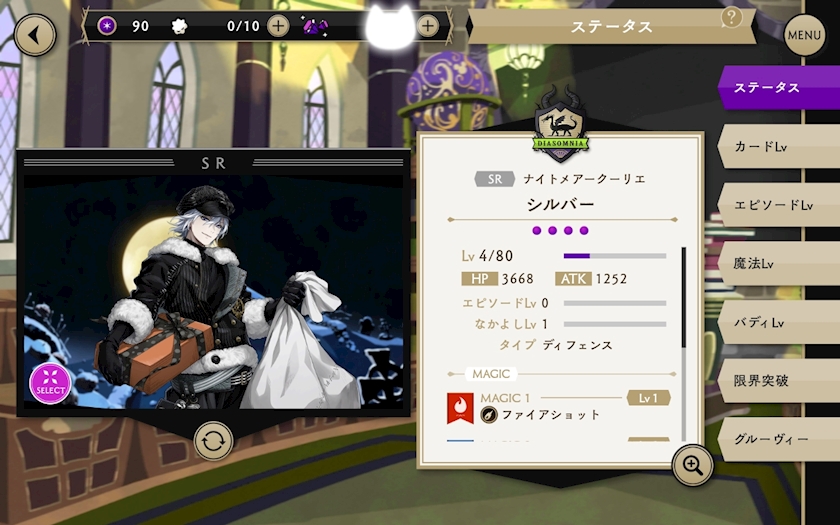Open the MENU button
Image resolution: width=840 pixels, height=525 pixels.
pos(804,36)
